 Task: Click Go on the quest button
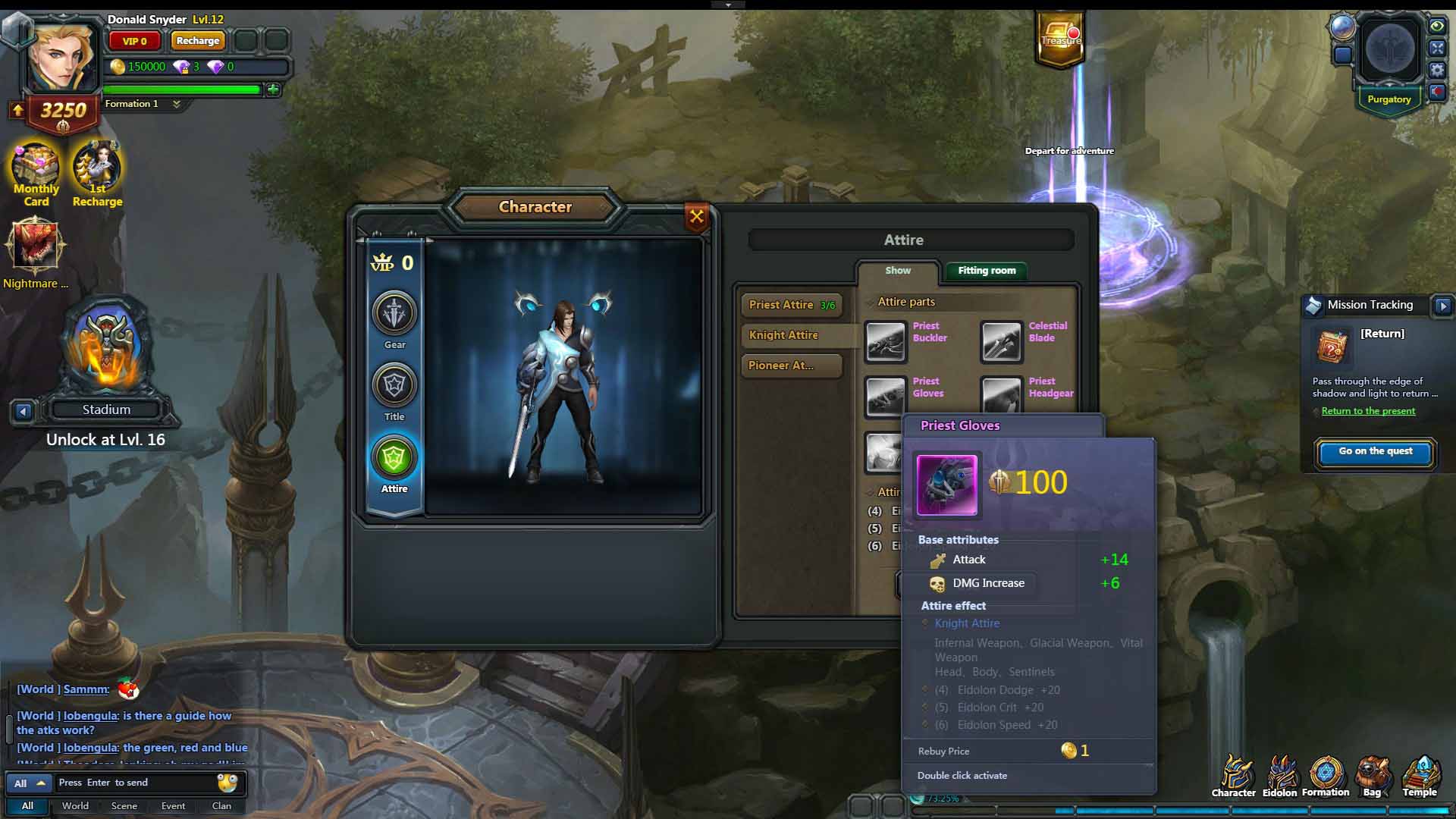pyautogui.click(x=1375, y=451)
